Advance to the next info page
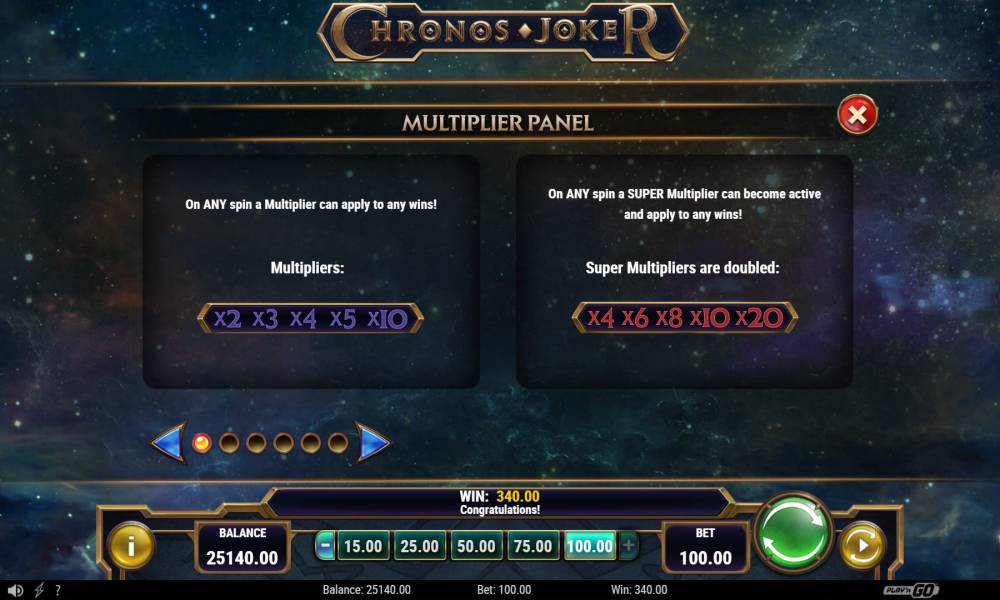Screen dimensions: 1000x600 (x=373, y=442)
